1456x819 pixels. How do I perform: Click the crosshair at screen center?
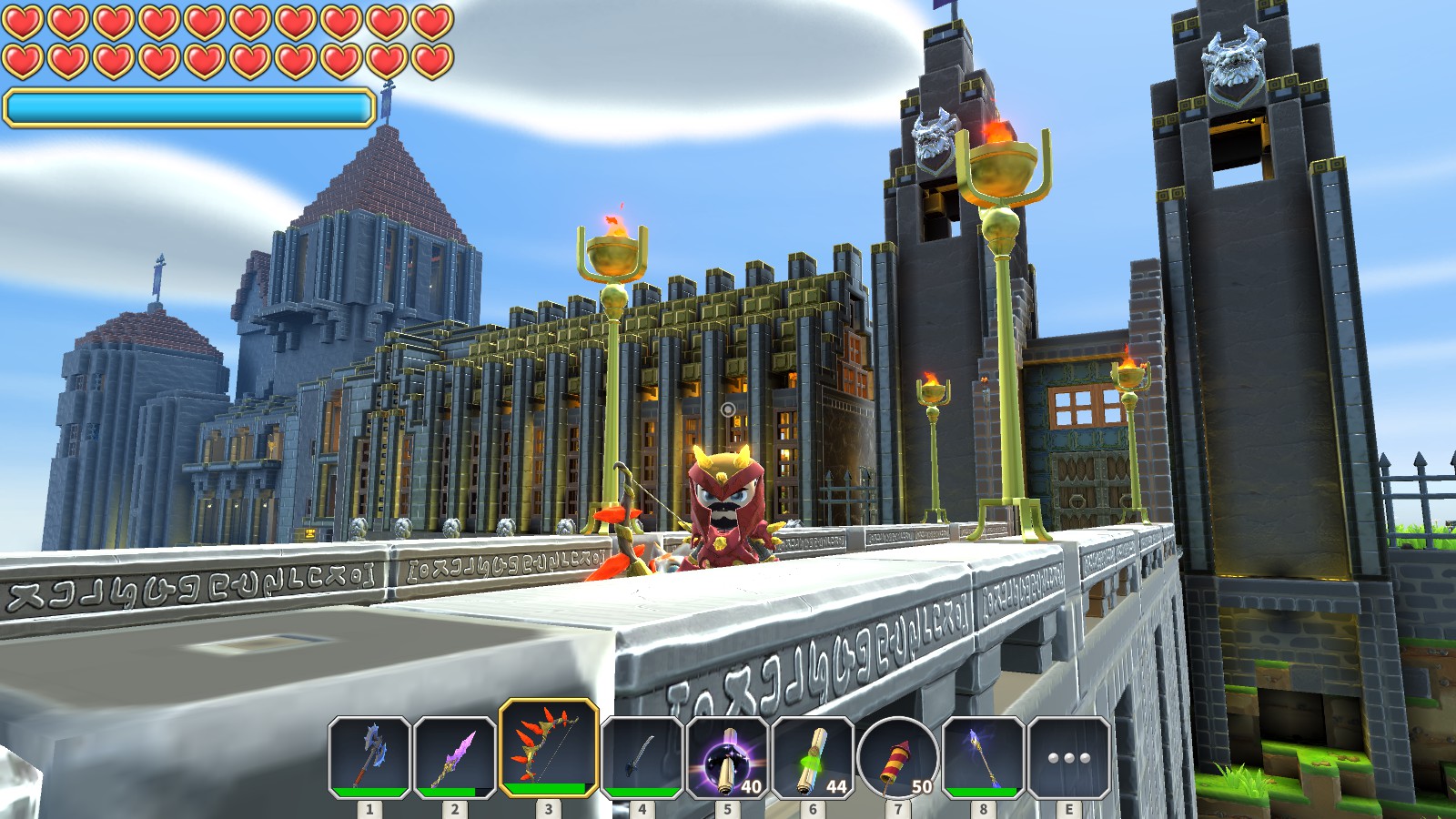(x=728, y=409)
